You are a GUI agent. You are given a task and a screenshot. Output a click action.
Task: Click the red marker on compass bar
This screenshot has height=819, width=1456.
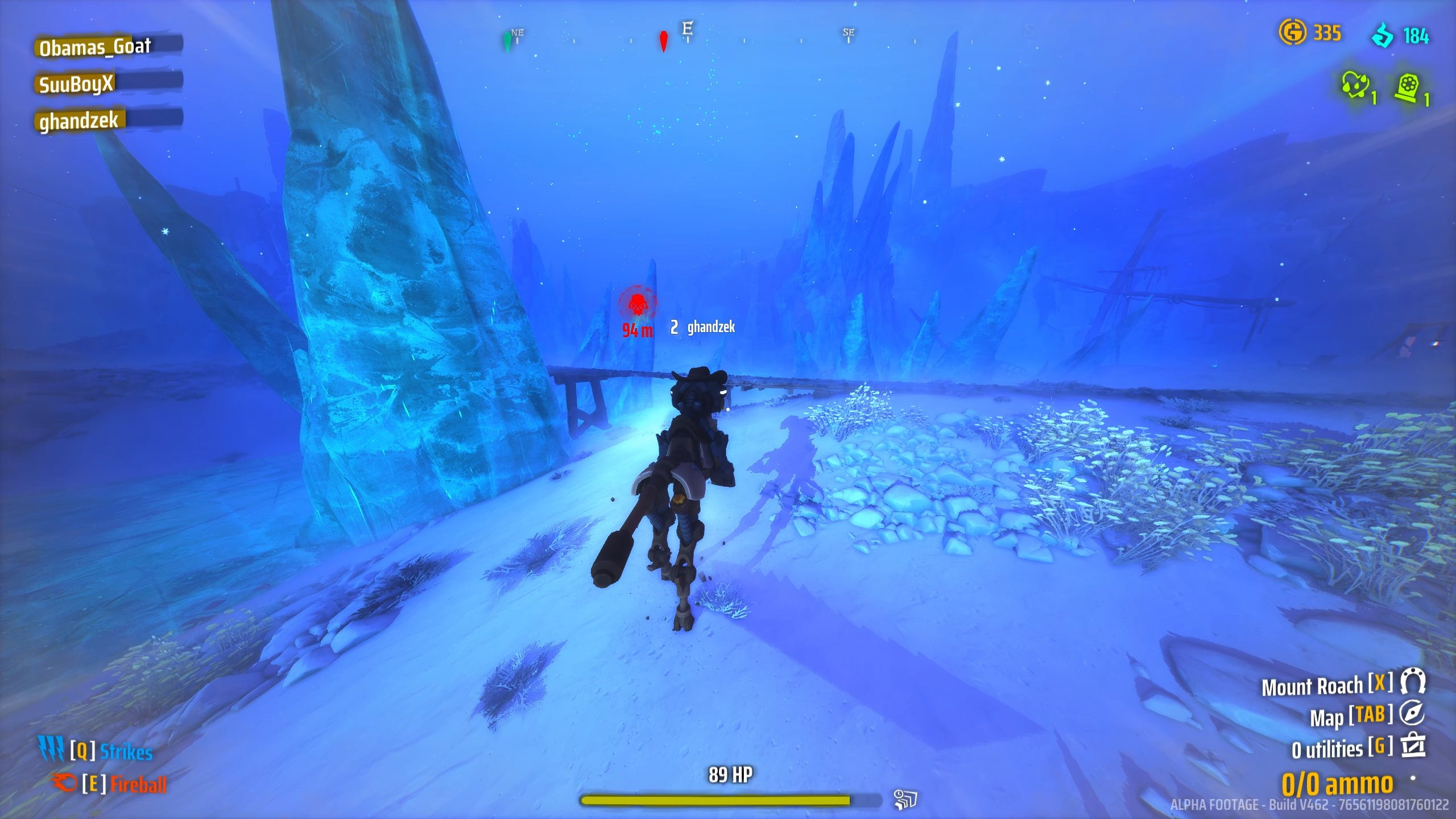pyautogui.click(x=663, y=41)
